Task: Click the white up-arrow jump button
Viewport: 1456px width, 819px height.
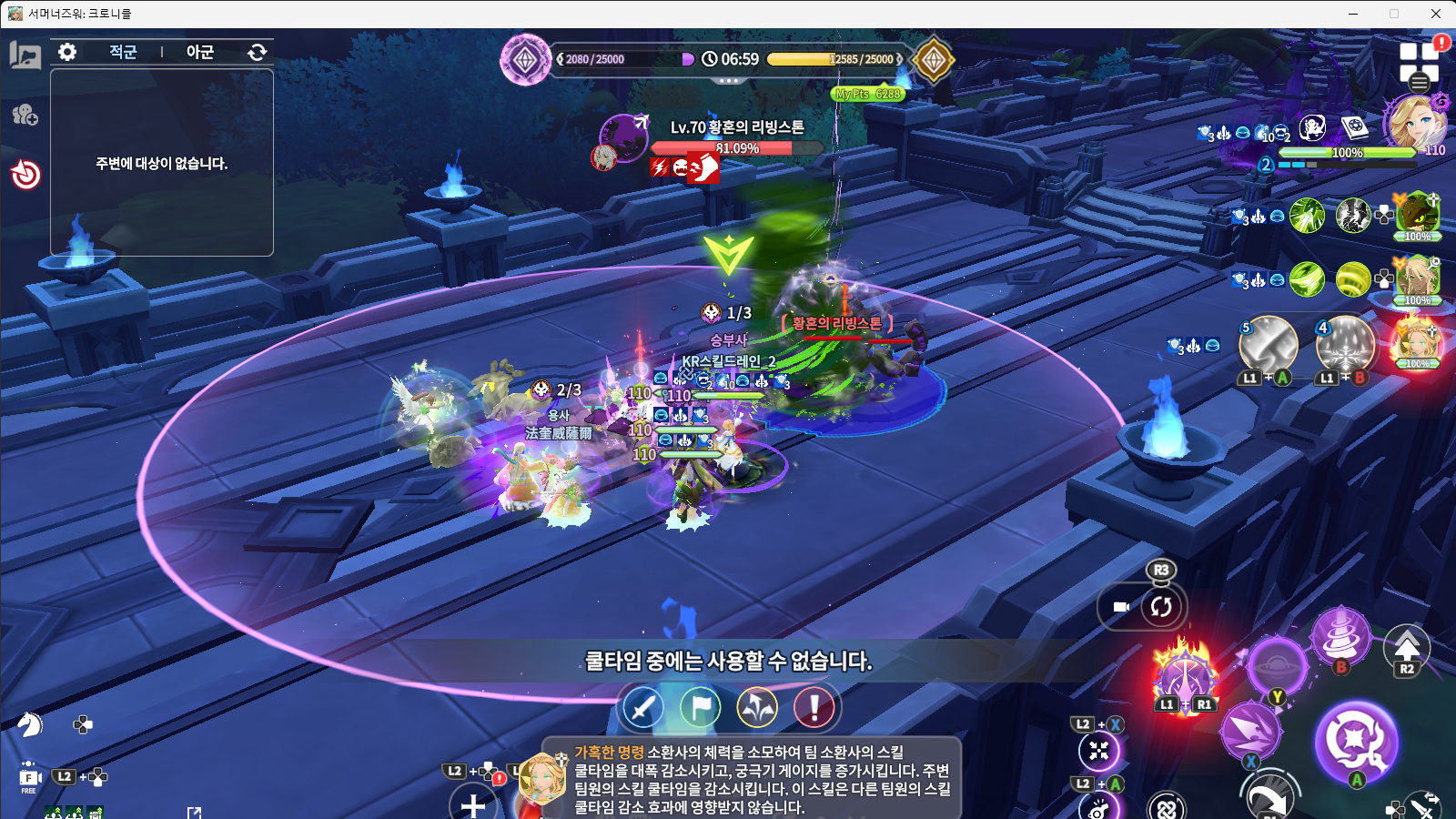Action: point(1407,647)
